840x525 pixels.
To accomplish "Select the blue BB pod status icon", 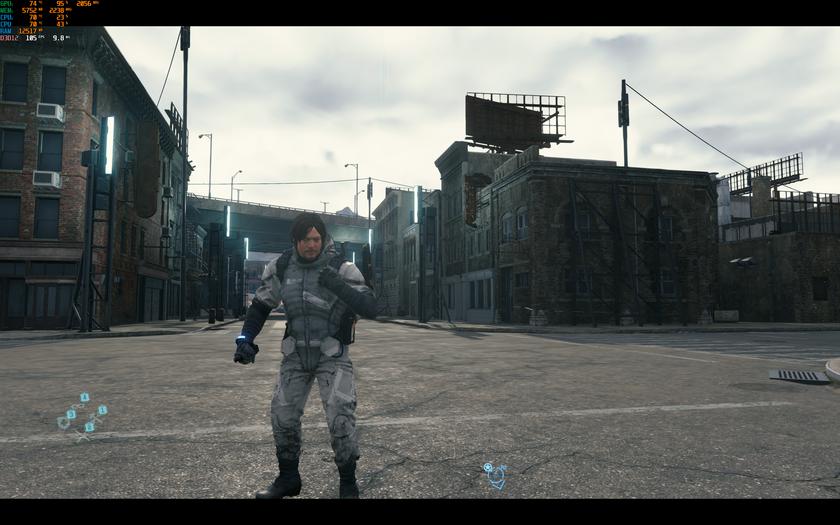I will coord(494,474).
